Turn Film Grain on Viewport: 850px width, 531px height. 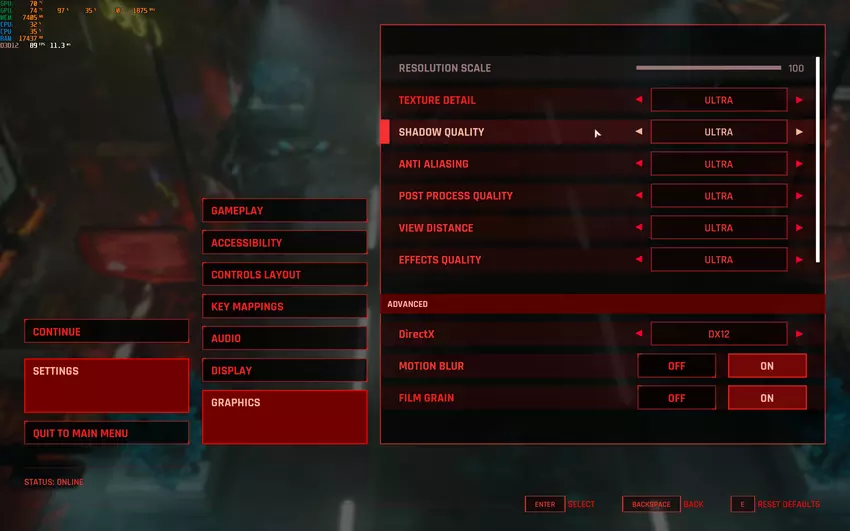coord(767,398)
